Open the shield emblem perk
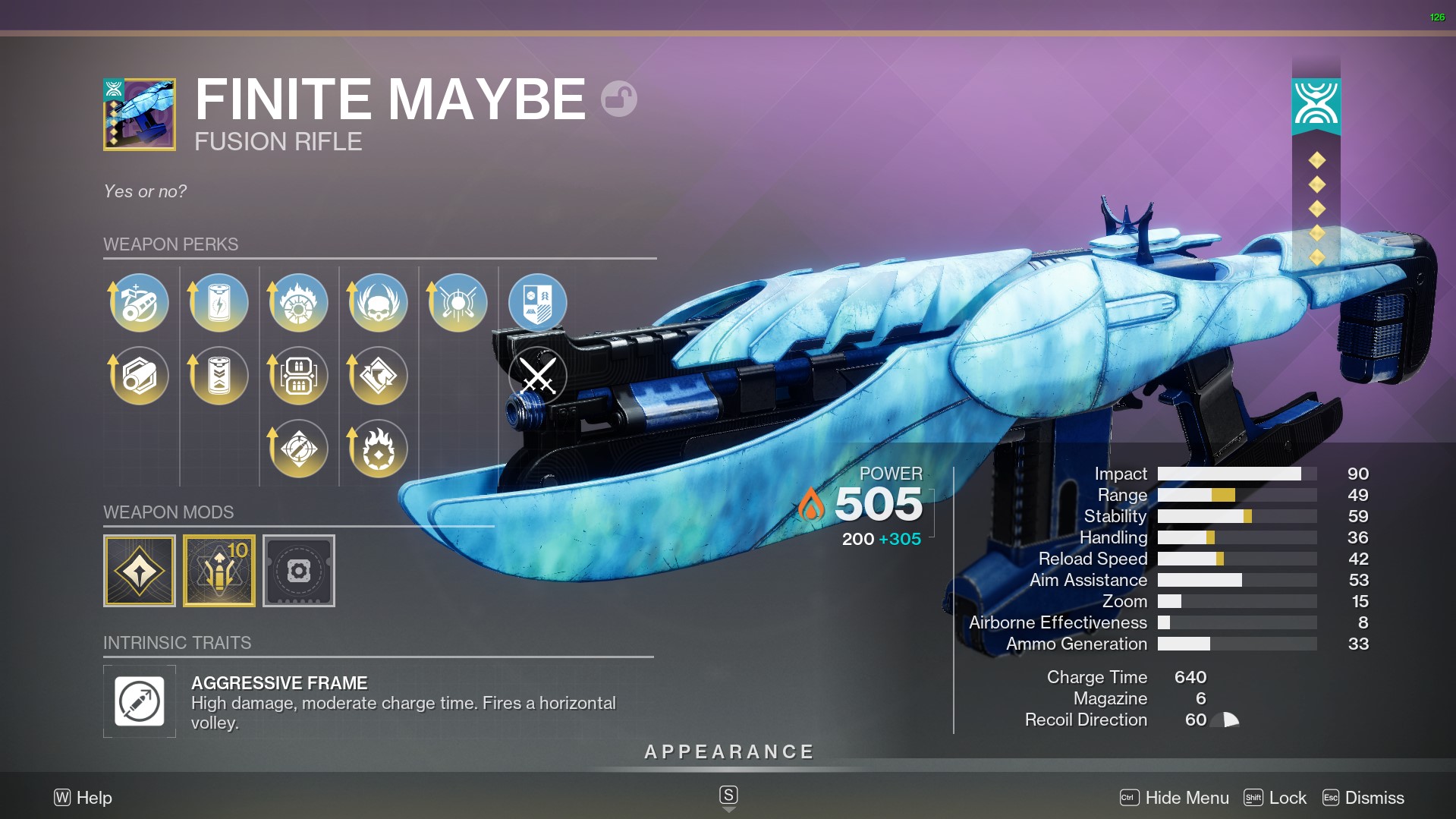This screenshot has width=1456, height=819. 537,303
